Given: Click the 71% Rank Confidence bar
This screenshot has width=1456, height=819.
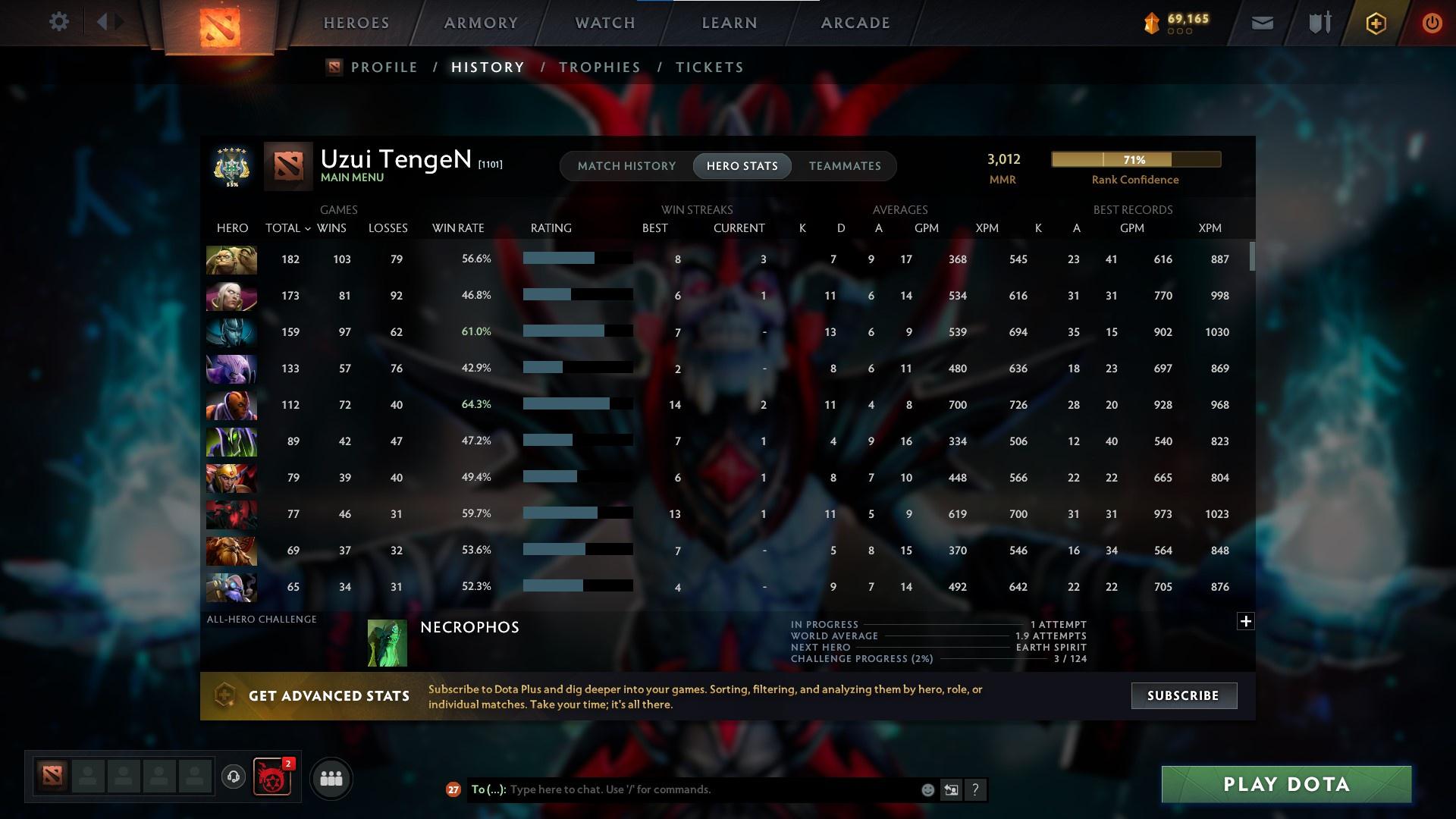Looking at the screenshot, I should click(x=1135, y=159).
